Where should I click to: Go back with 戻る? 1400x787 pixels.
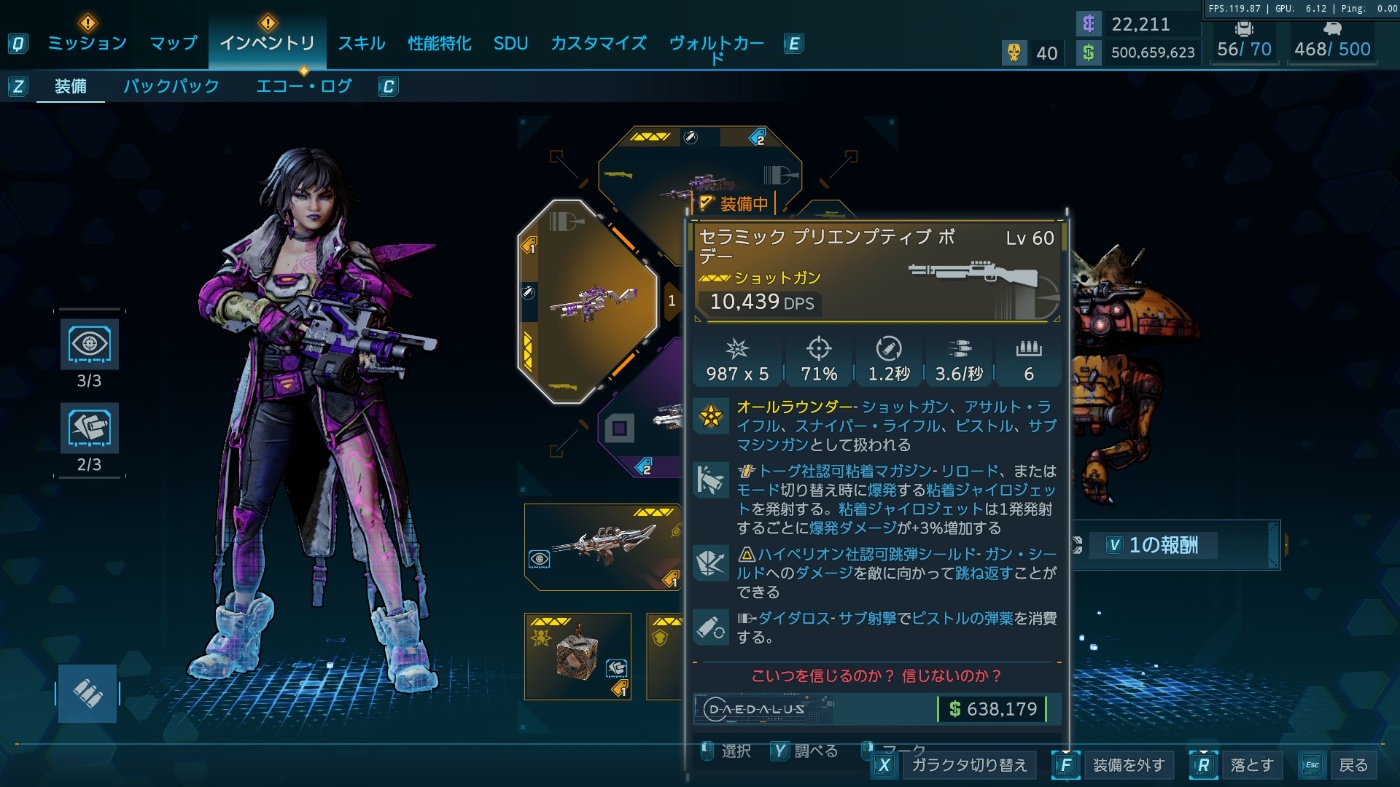tap(1352, 765)
